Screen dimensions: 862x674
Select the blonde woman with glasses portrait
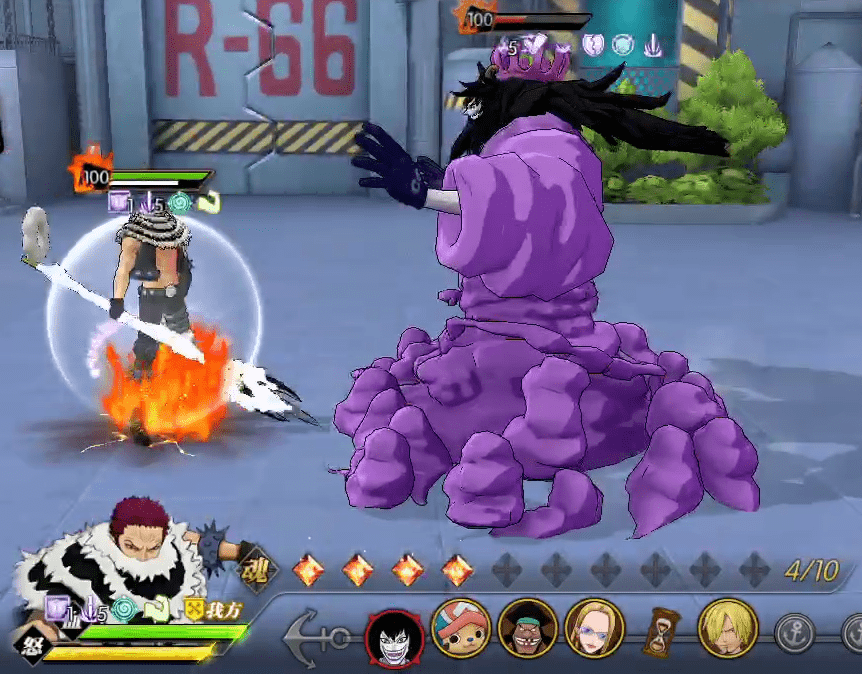(594, 627)
